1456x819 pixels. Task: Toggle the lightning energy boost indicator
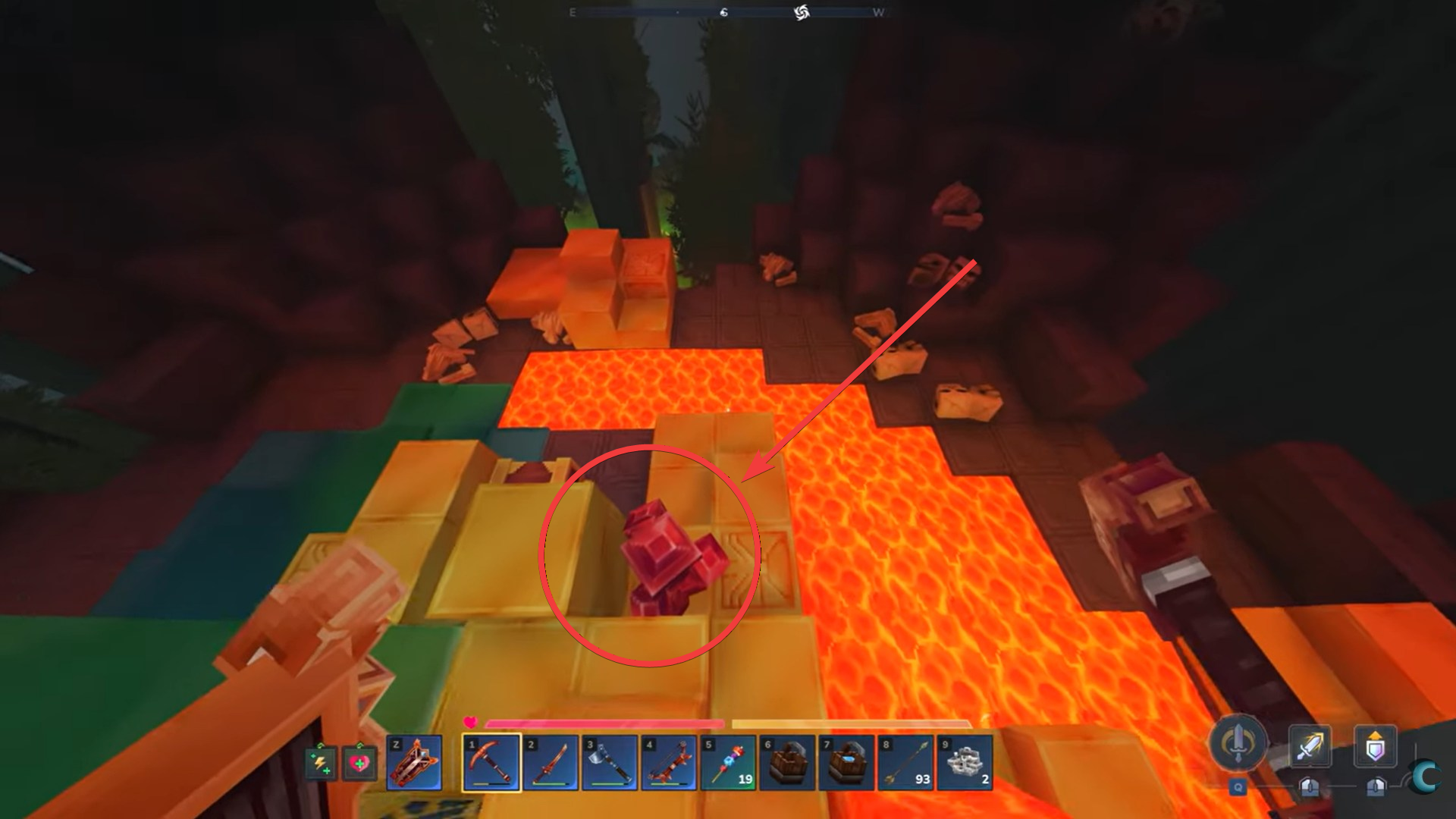click(x=320, y=762)
